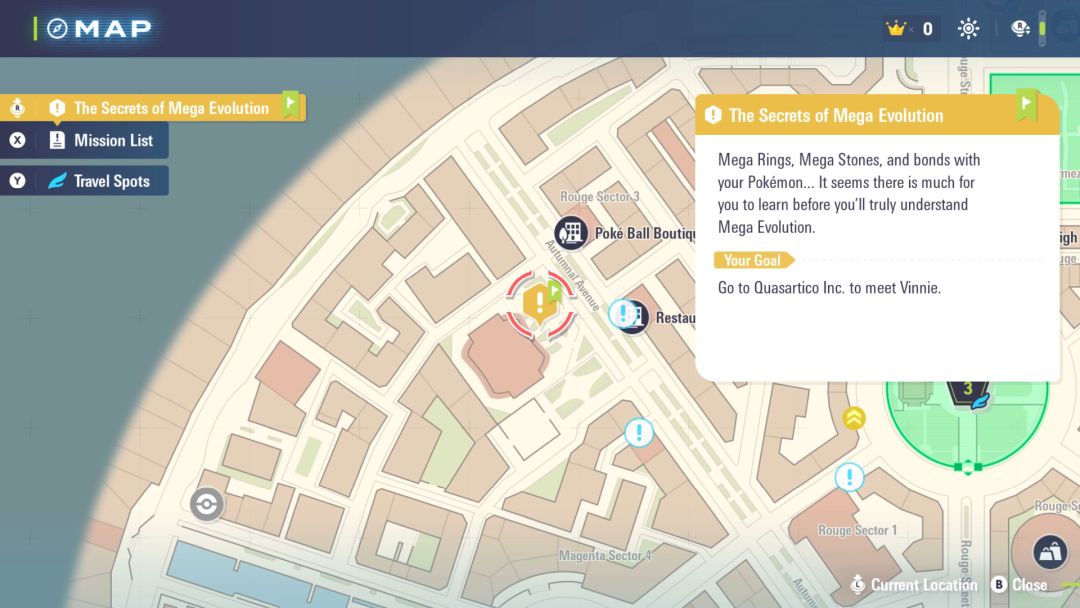Image resolution: width=1080 pixels, height=608 pixels.
Task: Select the restaurant building icon on the map
Action: click(x=635, y=318)
